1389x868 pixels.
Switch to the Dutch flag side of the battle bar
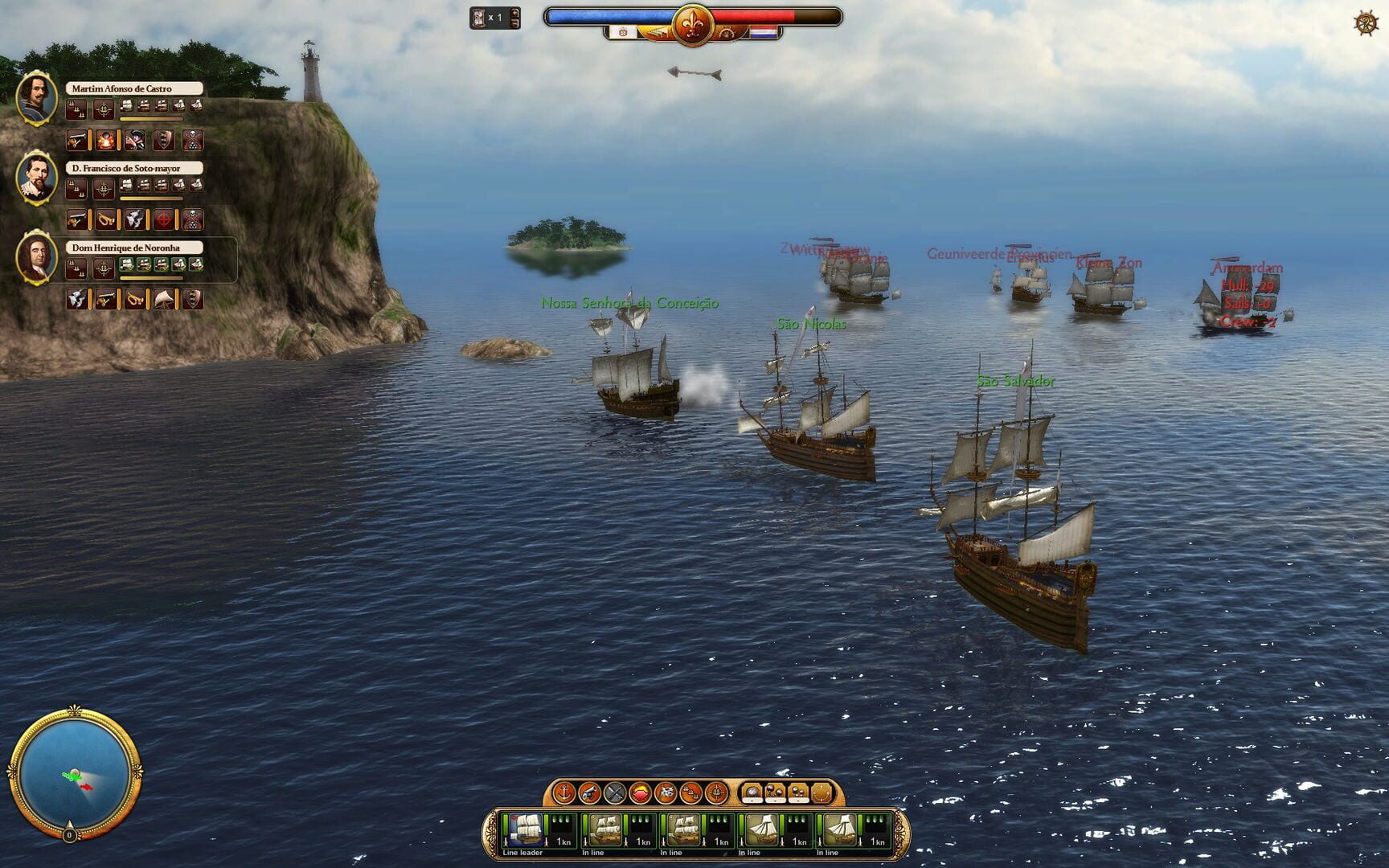click(x=764, y=33)
